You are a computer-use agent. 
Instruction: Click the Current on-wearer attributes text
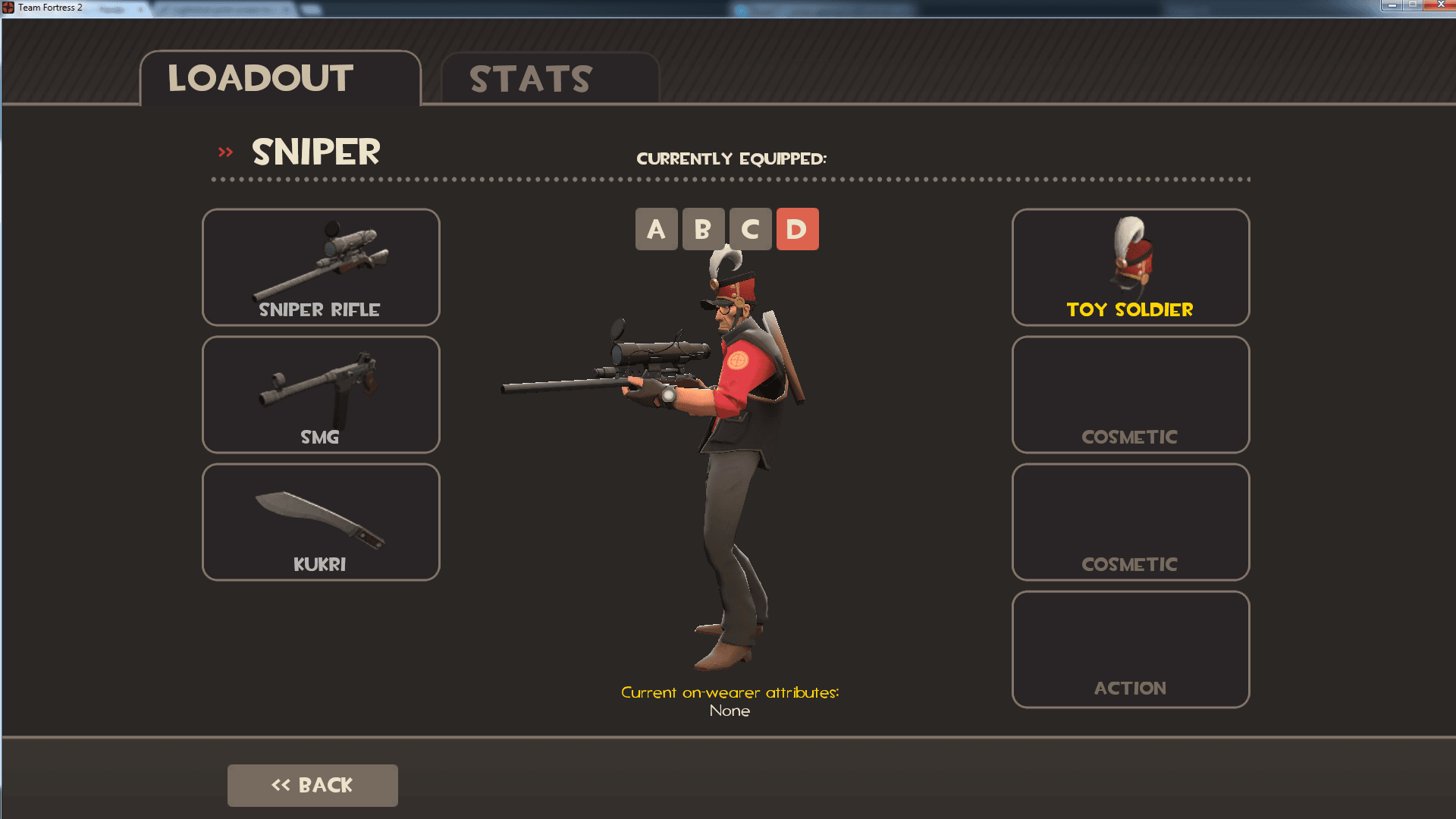pos(730,692)
